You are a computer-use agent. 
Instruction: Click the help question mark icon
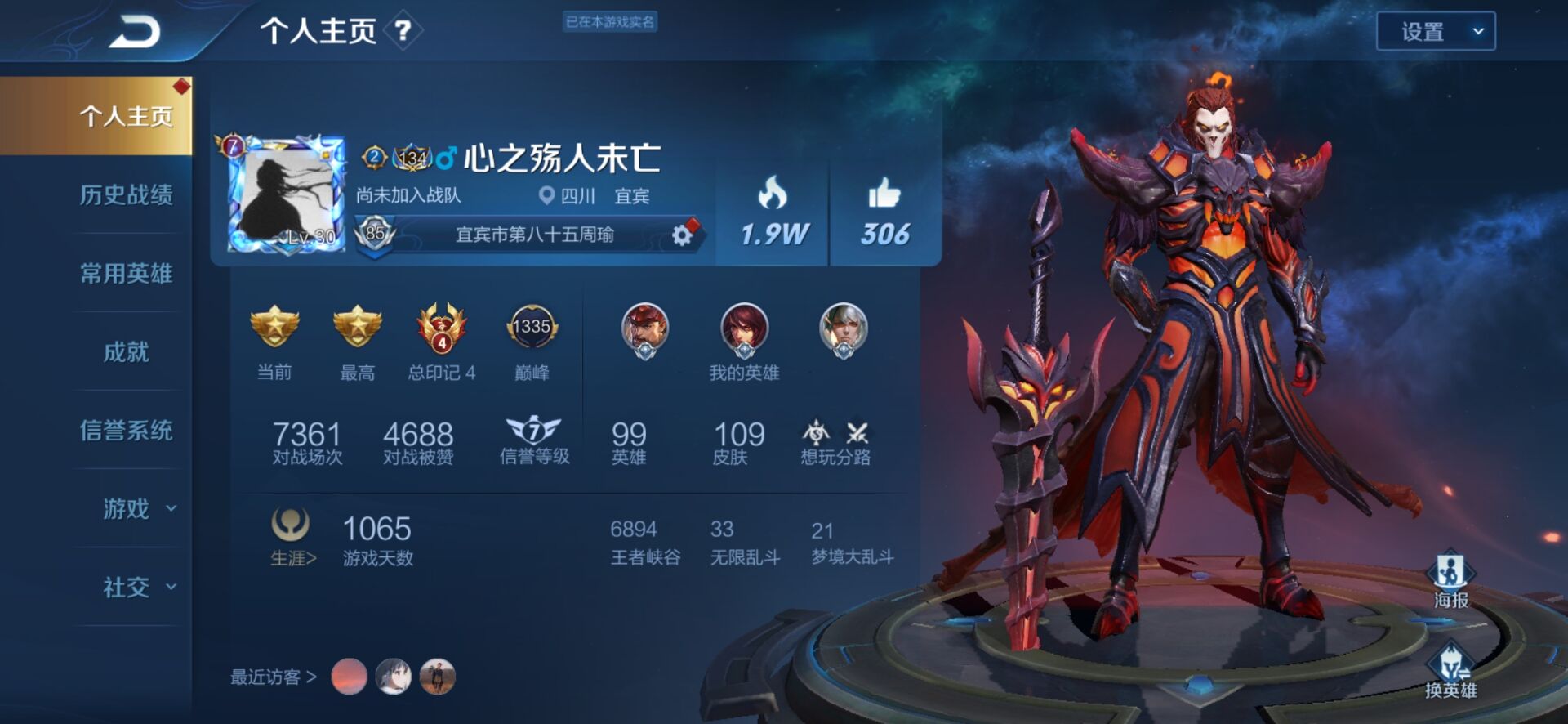403,31
